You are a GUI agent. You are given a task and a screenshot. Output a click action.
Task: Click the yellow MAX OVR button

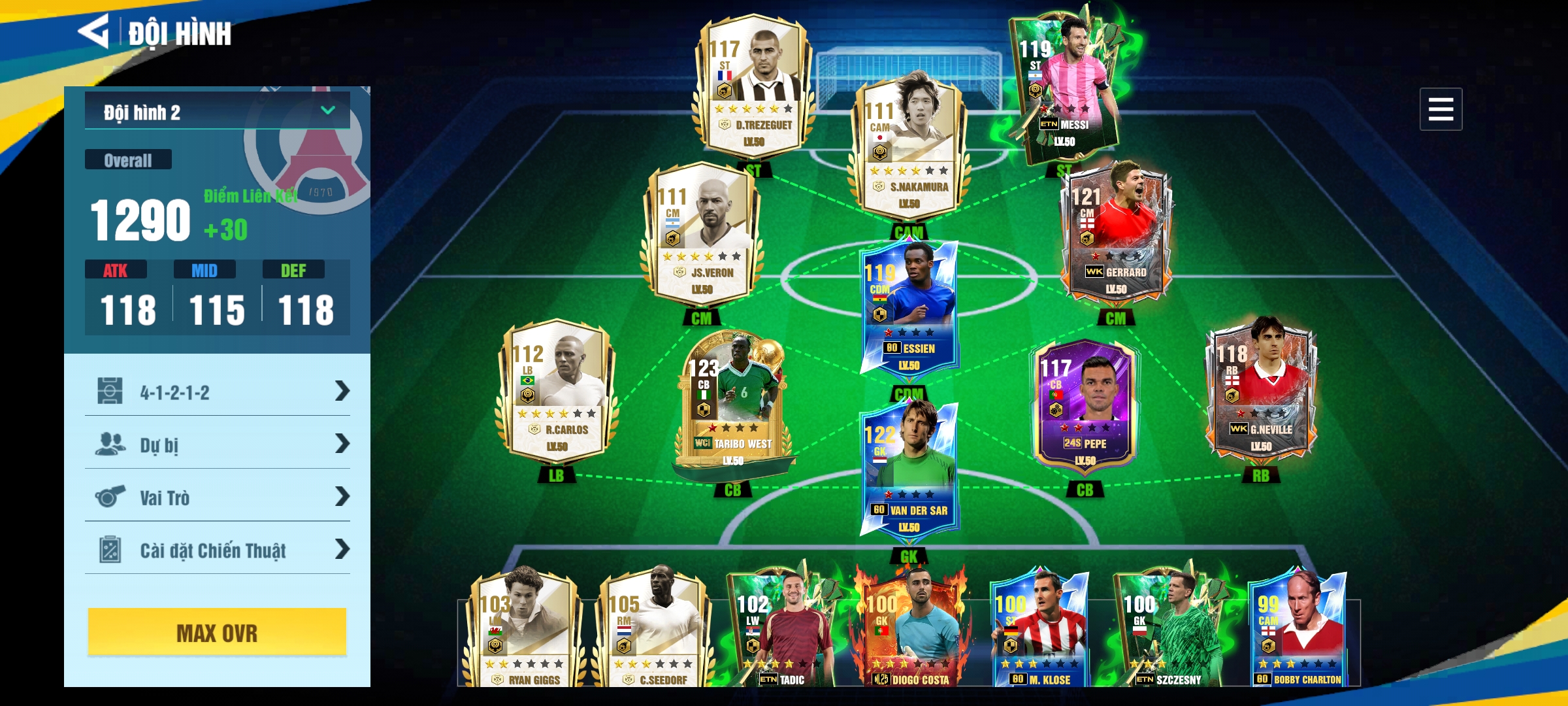click(217, 632)
